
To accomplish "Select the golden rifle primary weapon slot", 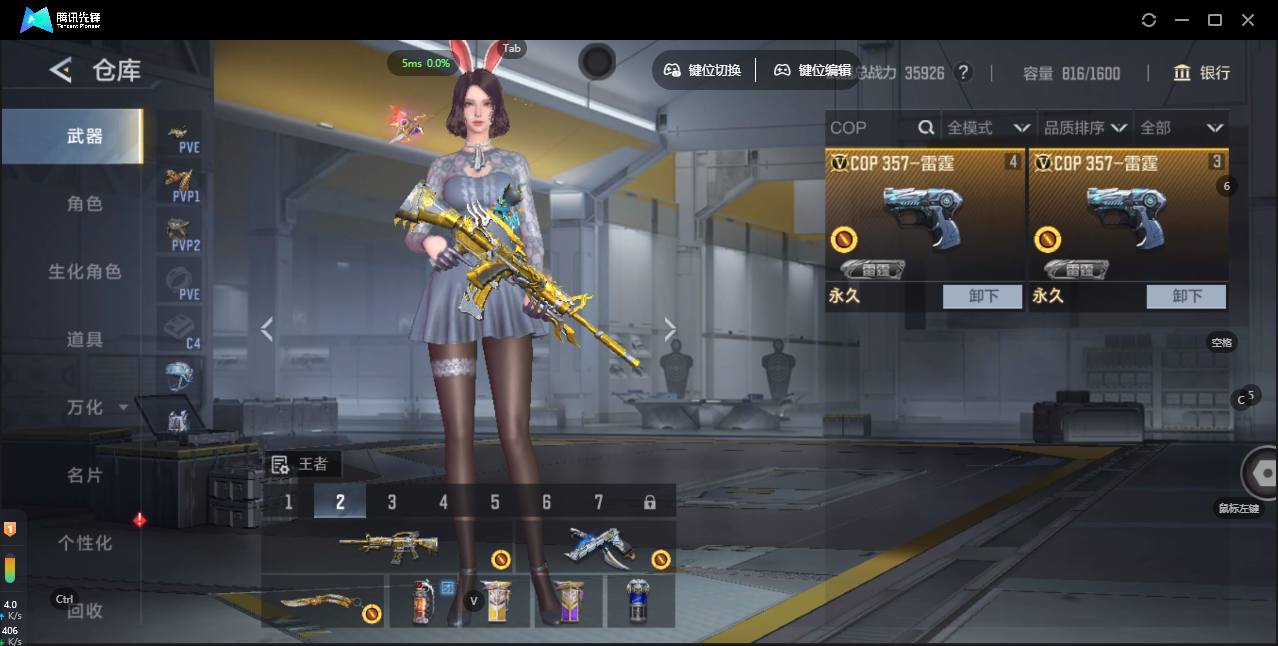I will pyautogui.click(x=388, y=545).
